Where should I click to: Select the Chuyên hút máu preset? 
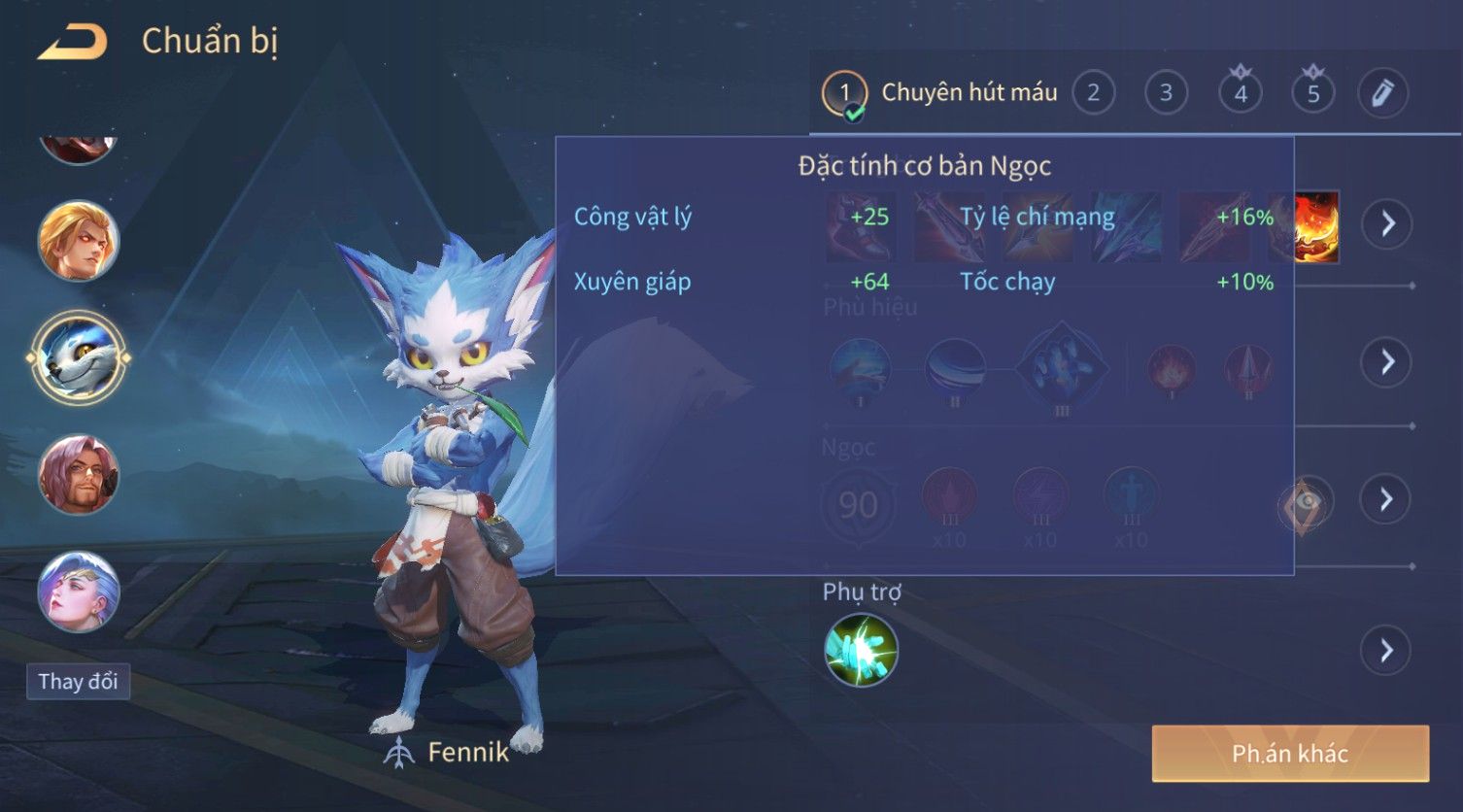[x=939, y=93]
